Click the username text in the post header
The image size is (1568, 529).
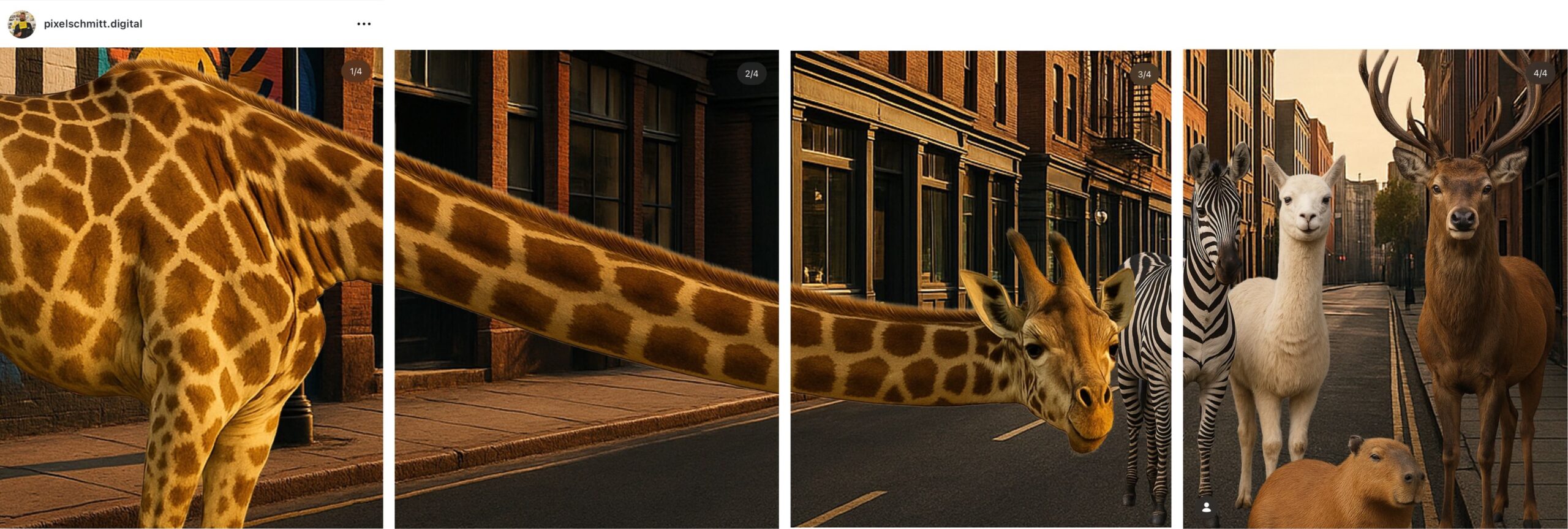tap(92, 23)
